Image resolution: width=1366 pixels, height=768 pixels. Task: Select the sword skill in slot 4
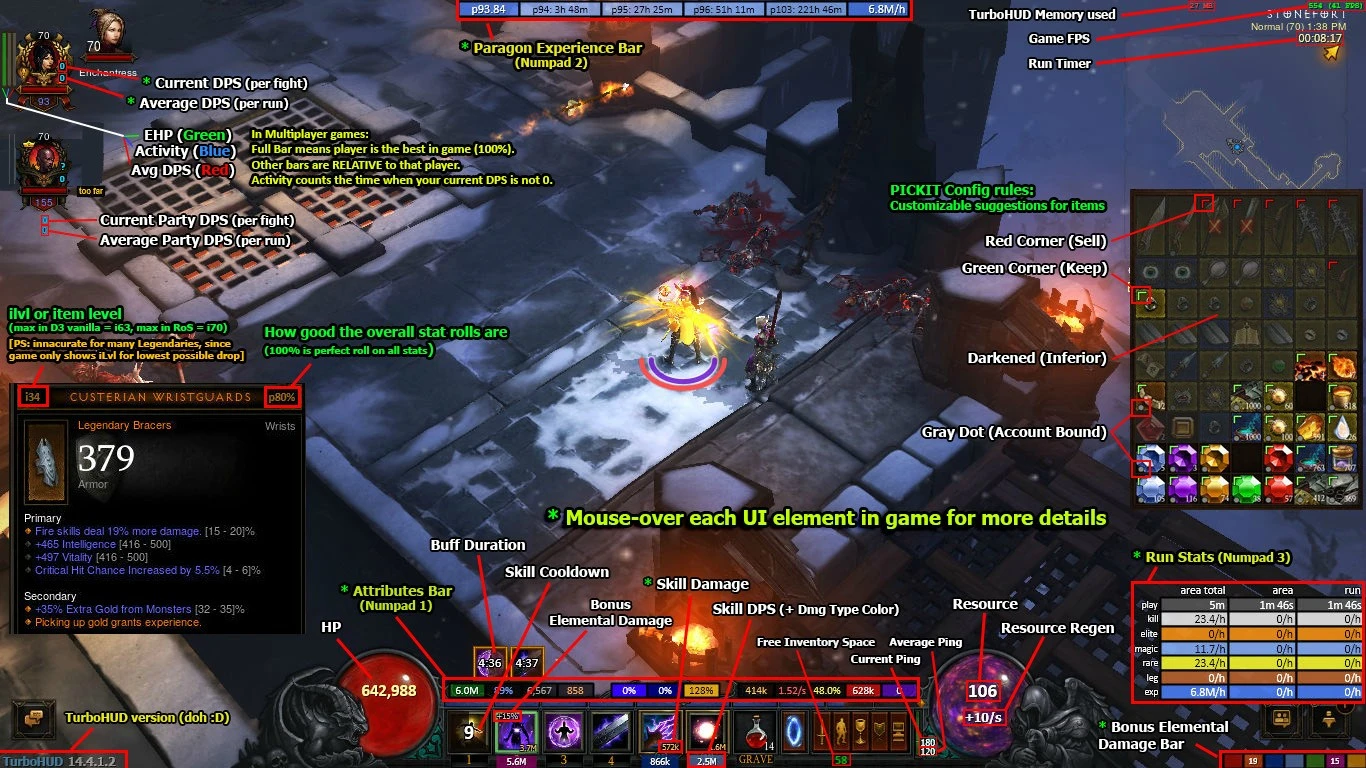tap(608, 731)
